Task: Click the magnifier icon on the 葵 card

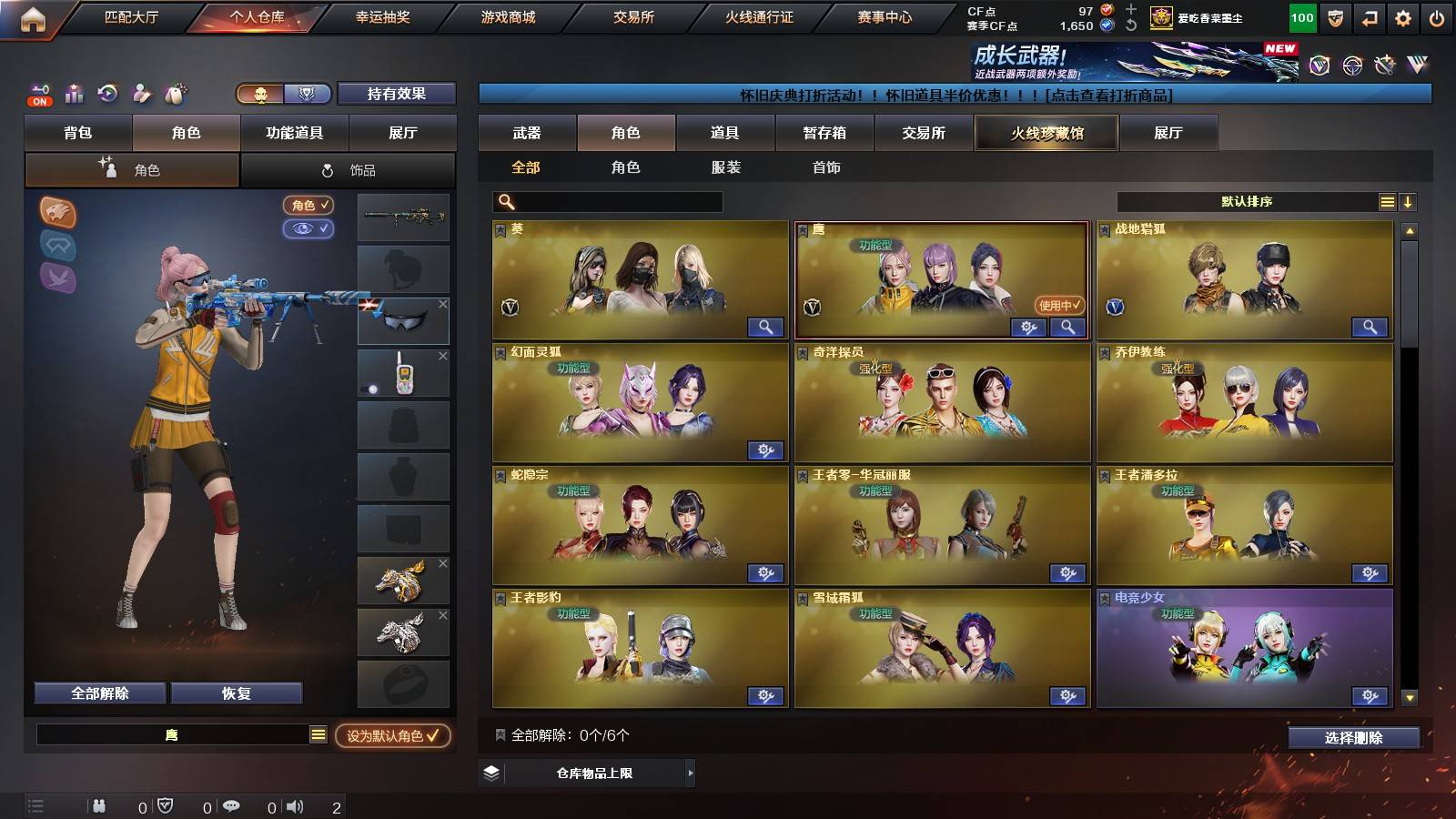Action: point(765,327)
